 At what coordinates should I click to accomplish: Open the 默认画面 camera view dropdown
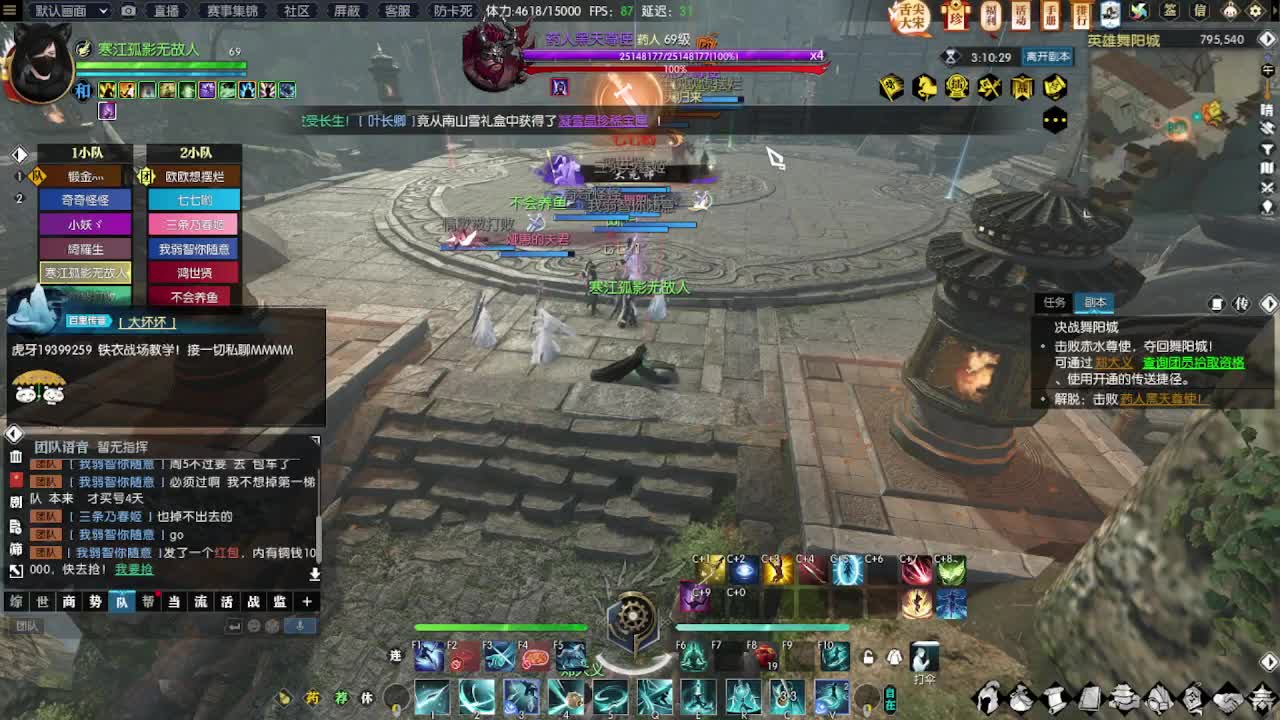(62, 11)
